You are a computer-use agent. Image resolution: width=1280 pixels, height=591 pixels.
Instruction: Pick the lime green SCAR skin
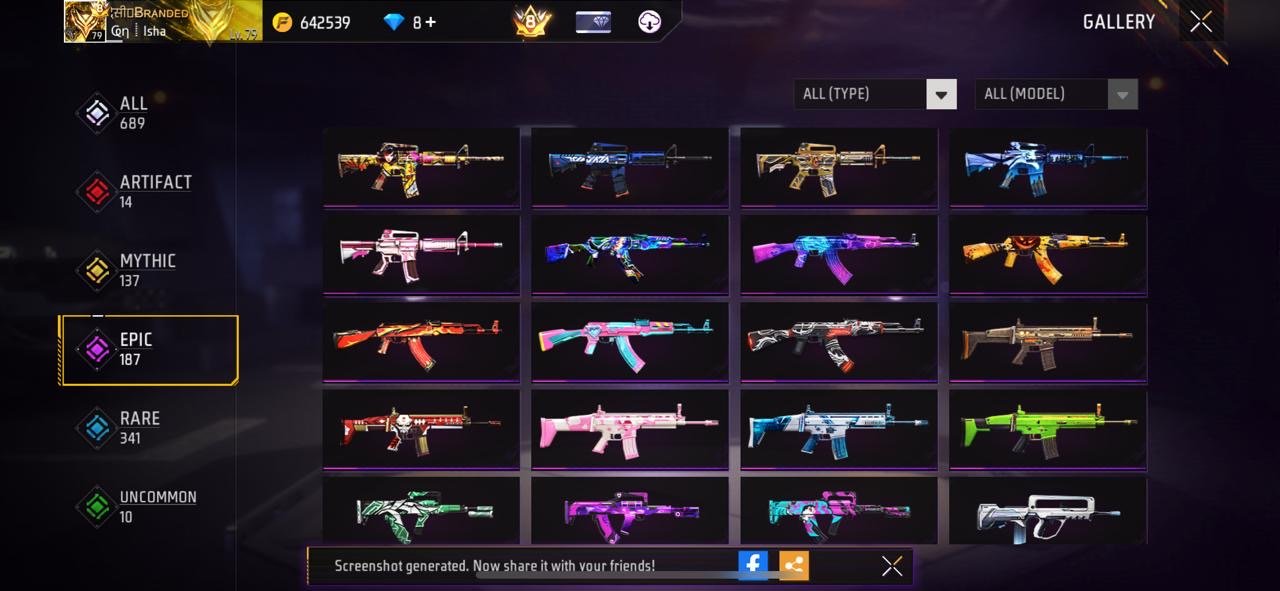click(x=1048, y=427)
